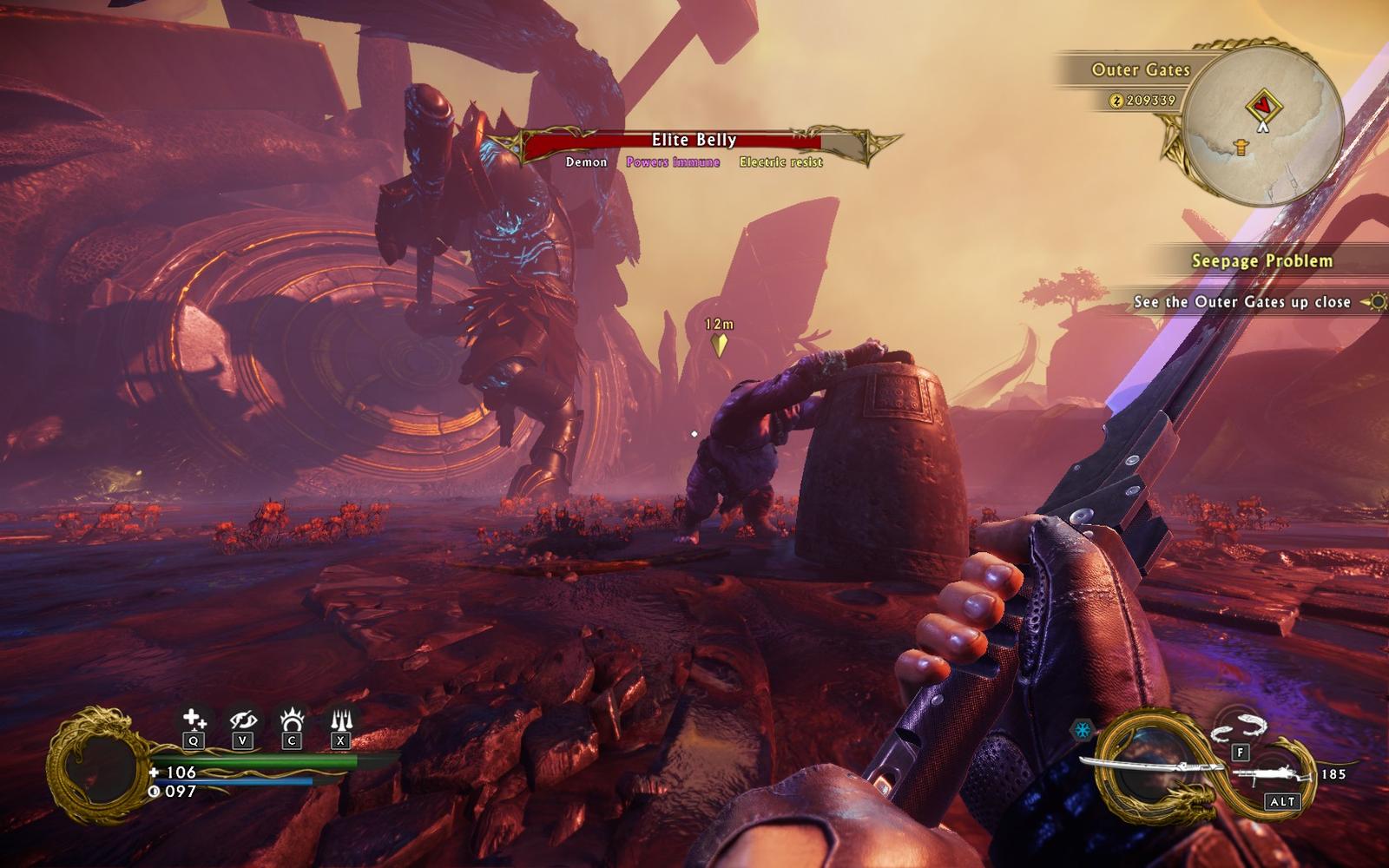Viewport: 1389px width, 868px height.
Task: Select the Outer Gates objective entry
Action: [1241, 302]
